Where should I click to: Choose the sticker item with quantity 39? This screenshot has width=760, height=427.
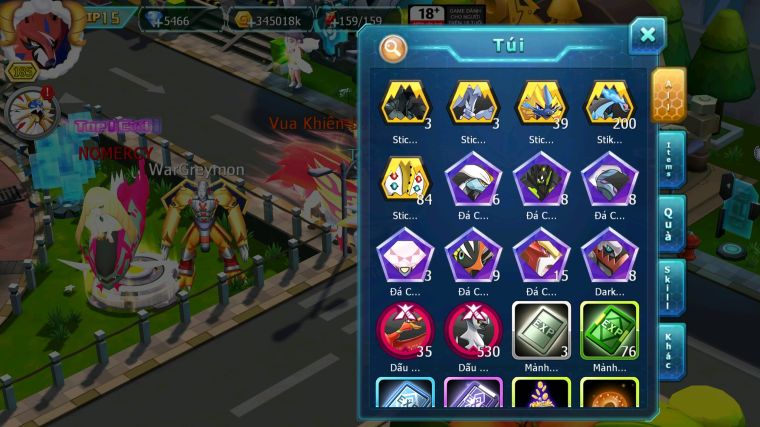coord(541,103)
